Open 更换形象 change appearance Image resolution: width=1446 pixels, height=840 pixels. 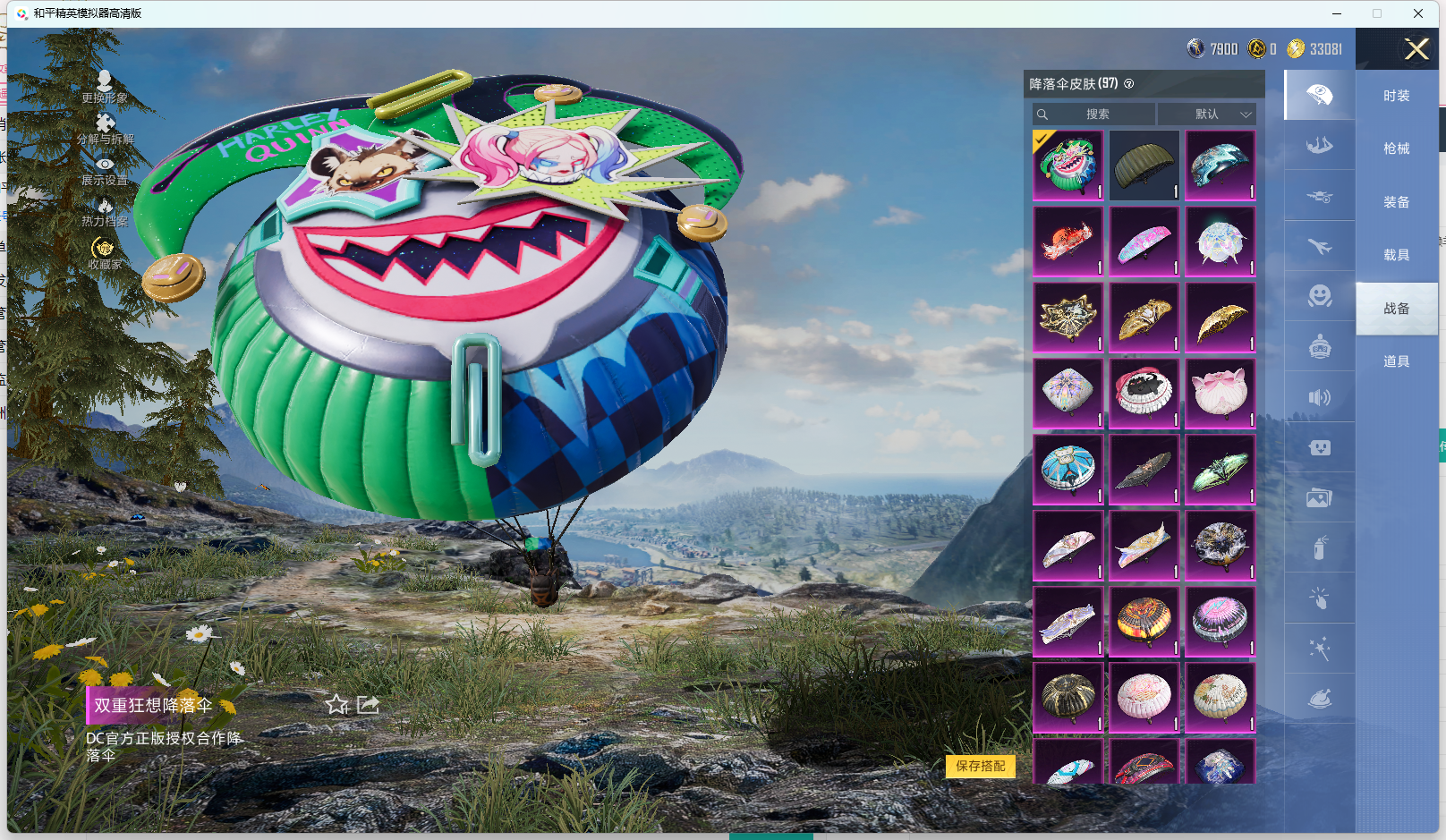pos(105,87)
